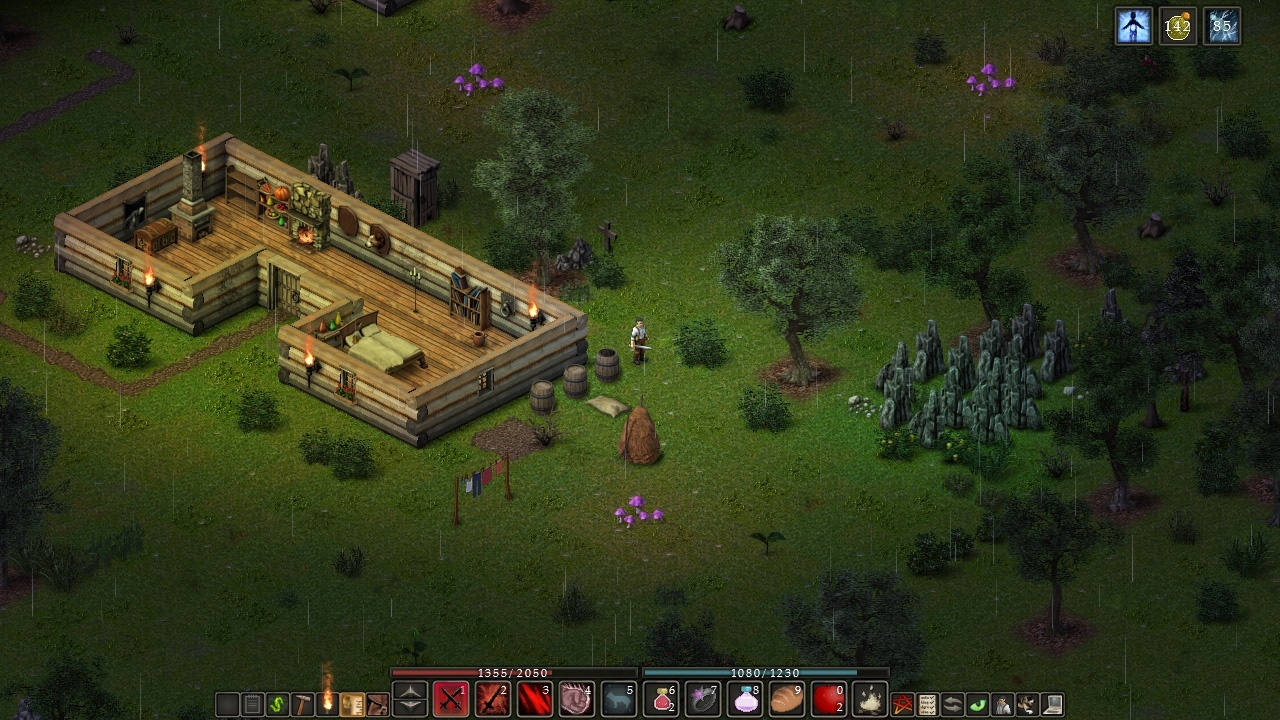
Task: Use the green dollar trade icon
Action: click(277, 701)
